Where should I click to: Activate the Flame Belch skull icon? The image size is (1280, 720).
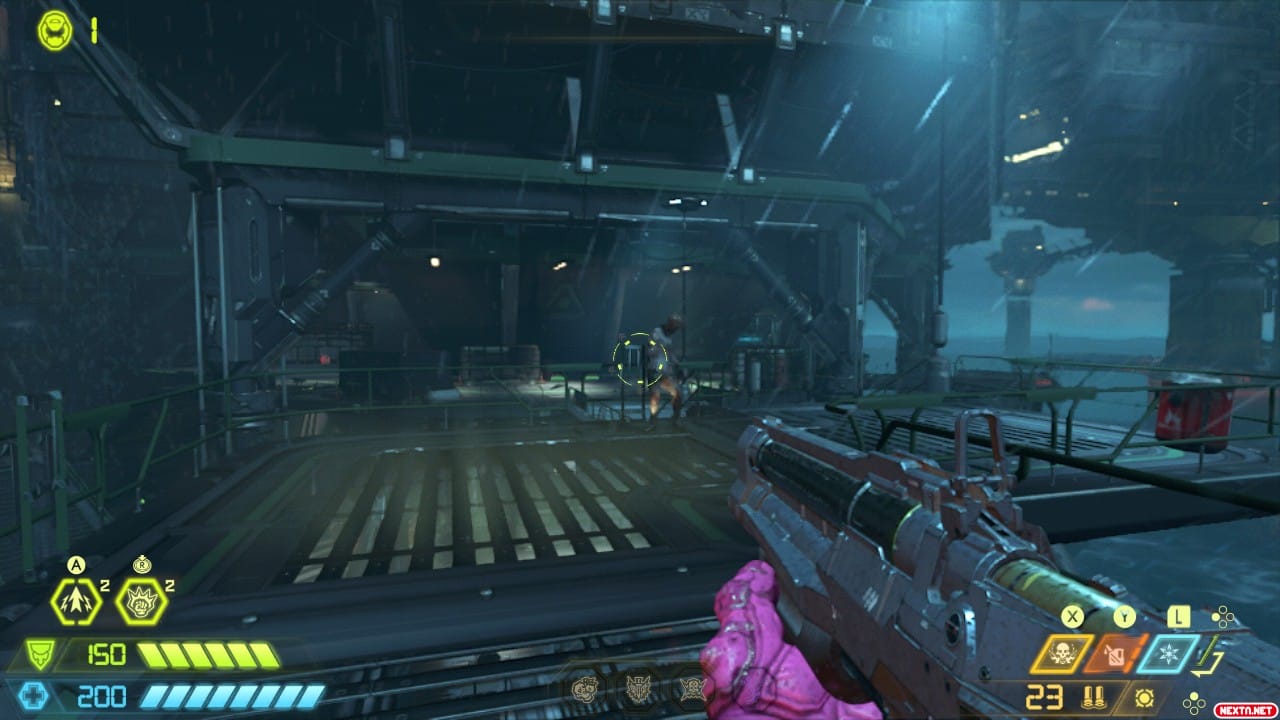click(1062, 654)
